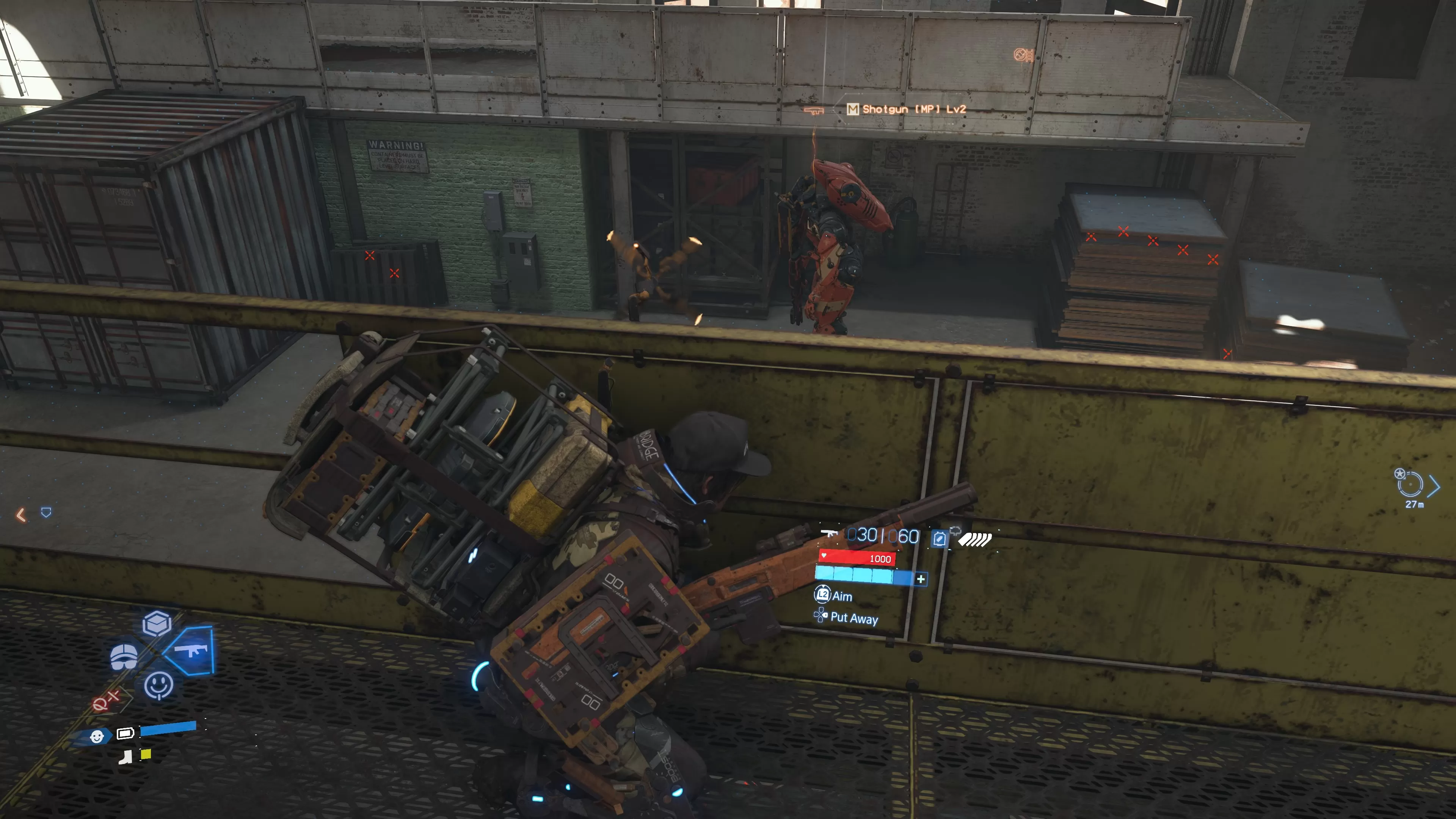Select the cargo box wheel icon
The image size is (1456, 819).
pyautogui.click(x=157, y=623)
